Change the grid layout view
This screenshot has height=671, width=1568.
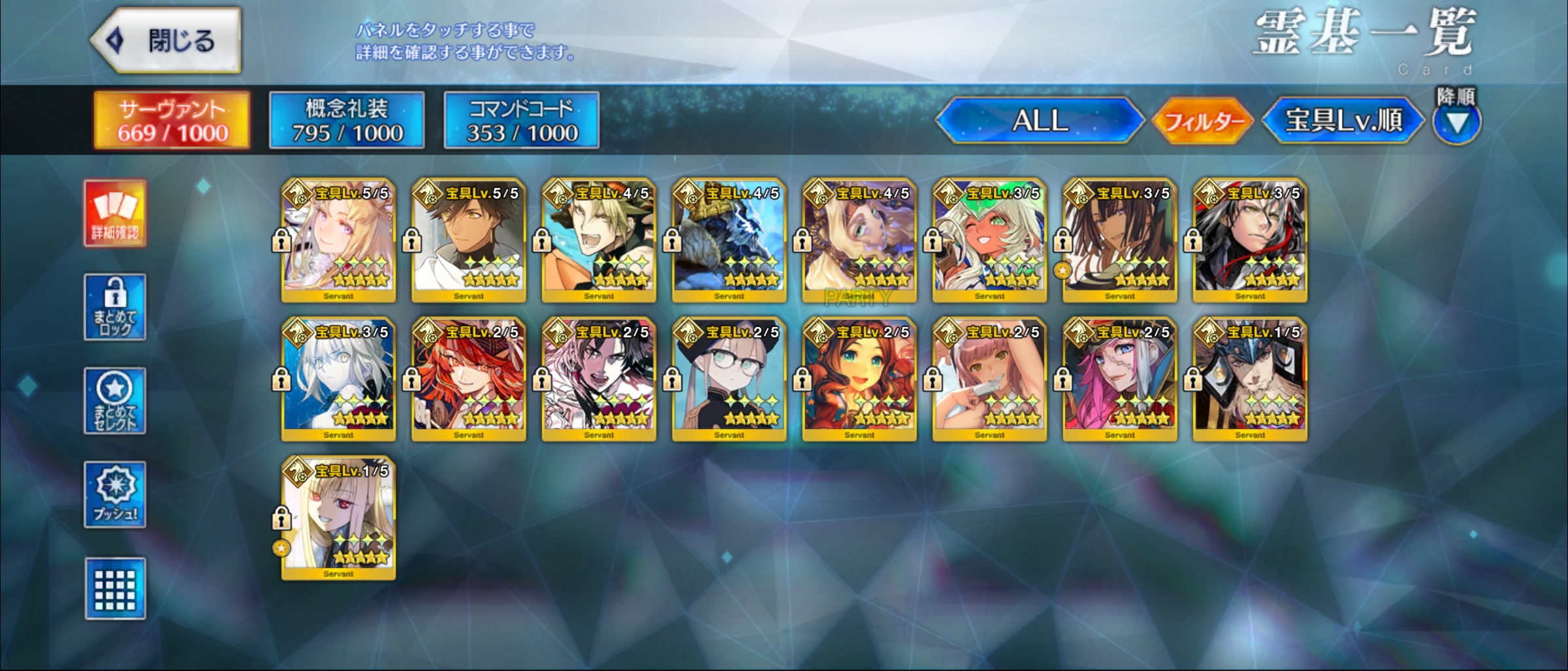tap(115, 588)
